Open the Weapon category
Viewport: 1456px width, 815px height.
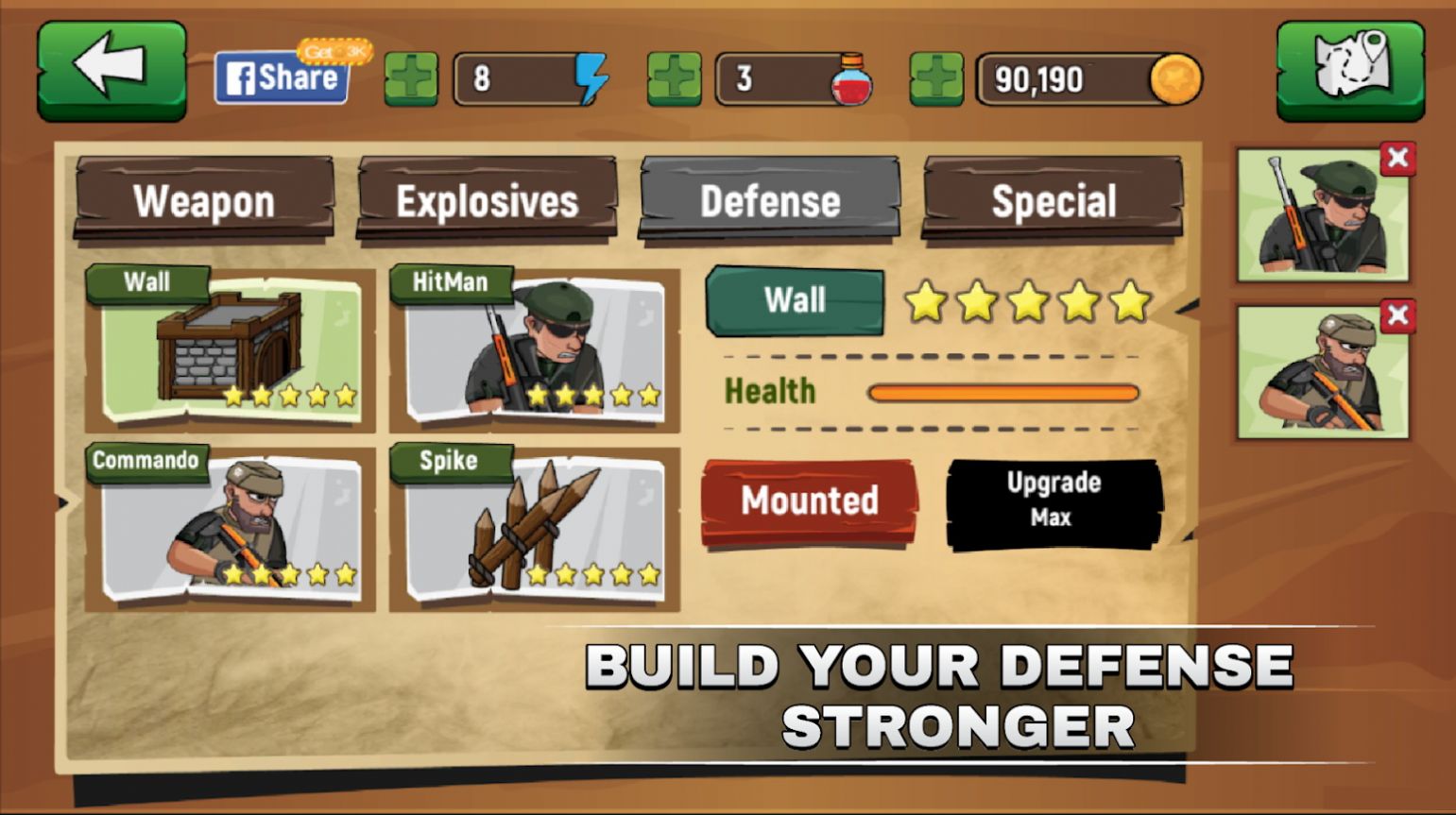[203, 200]
